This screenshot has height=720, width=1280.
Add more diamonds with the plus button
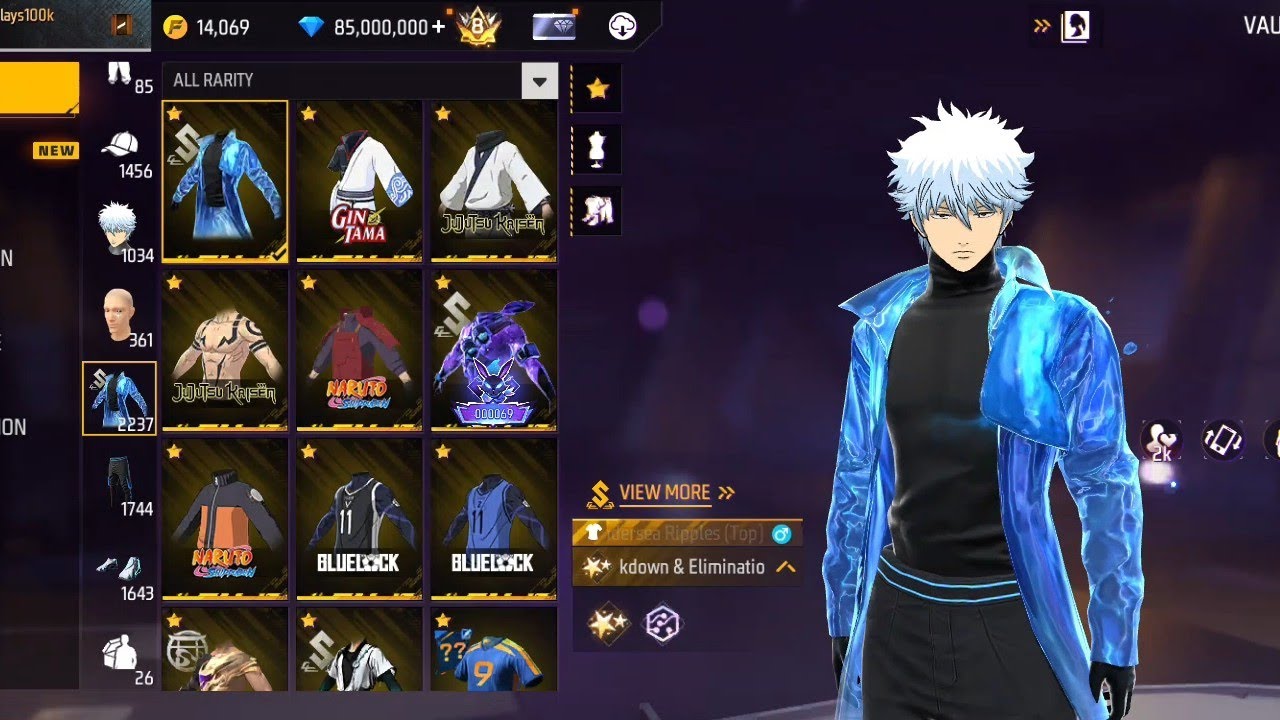click(438, 27)
